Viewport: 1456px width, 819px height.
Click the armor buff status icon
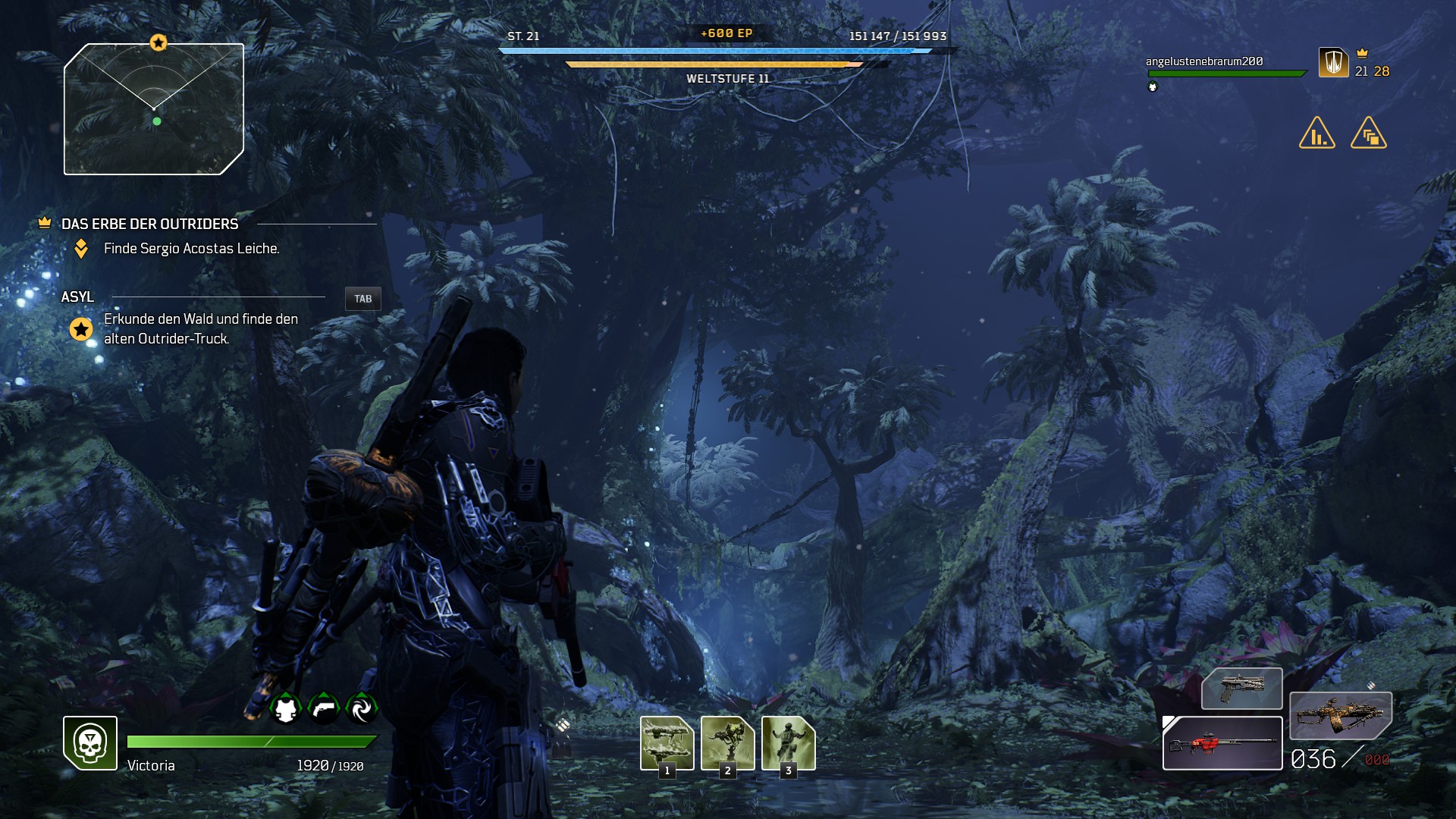tap(286, 709)
